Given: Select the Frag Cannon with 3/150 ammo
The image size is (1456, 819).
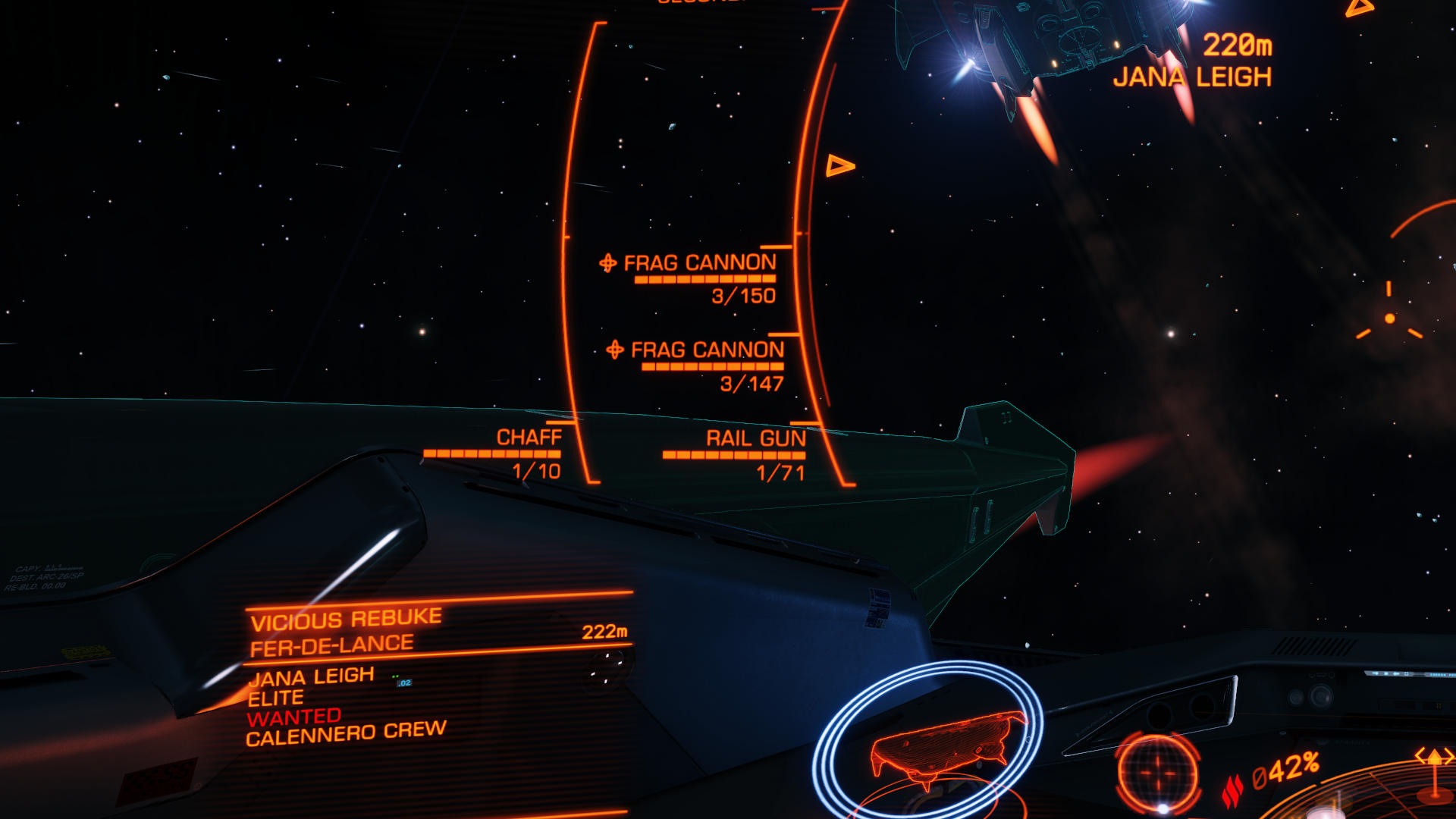Looking at the screenshot, I should click(x=699, y=263).
